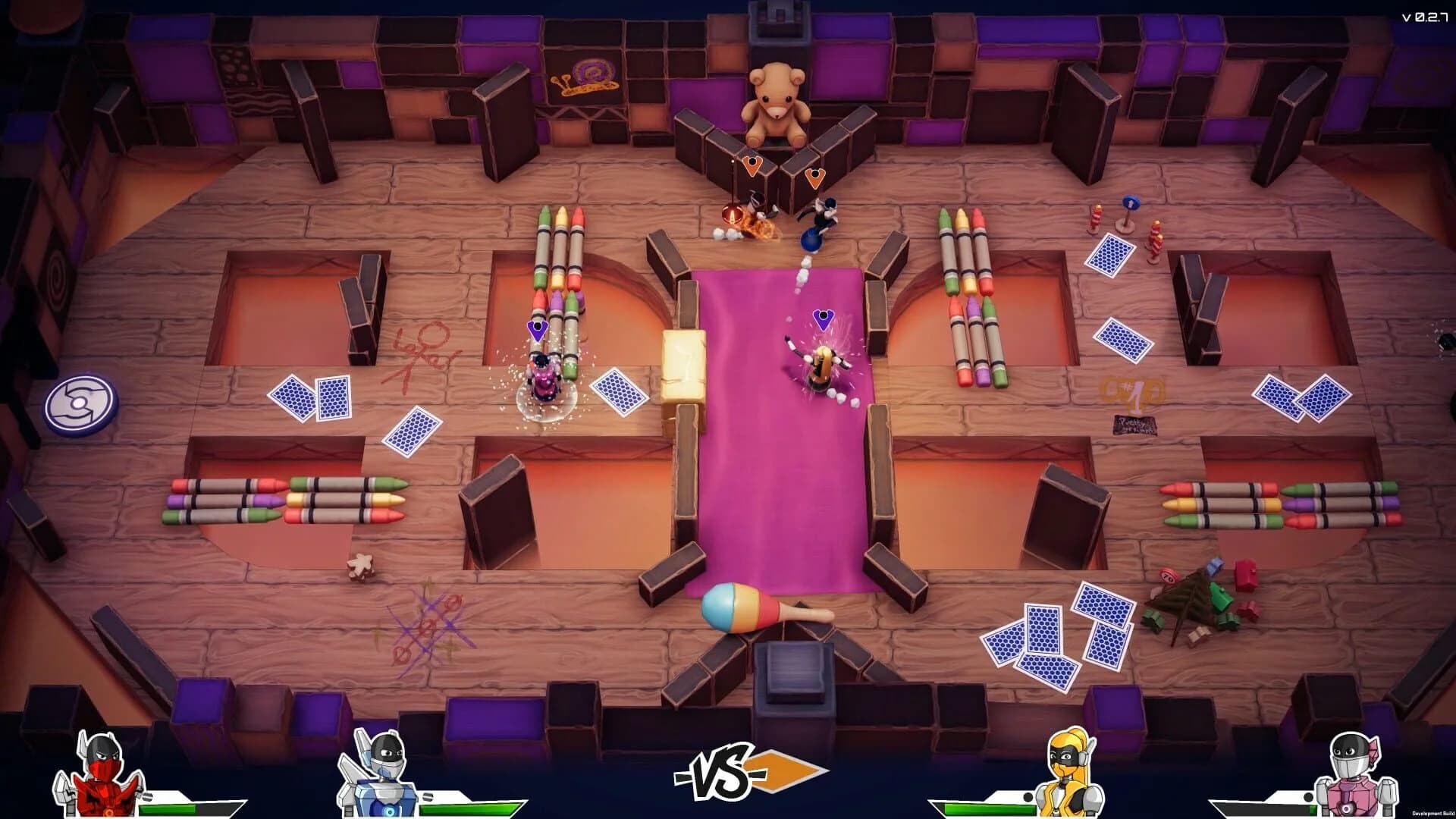The width and height of the screenshot is (1456, 819).
Task: Click the purple player marker on the pink carpet
Action: pos(823,319)
